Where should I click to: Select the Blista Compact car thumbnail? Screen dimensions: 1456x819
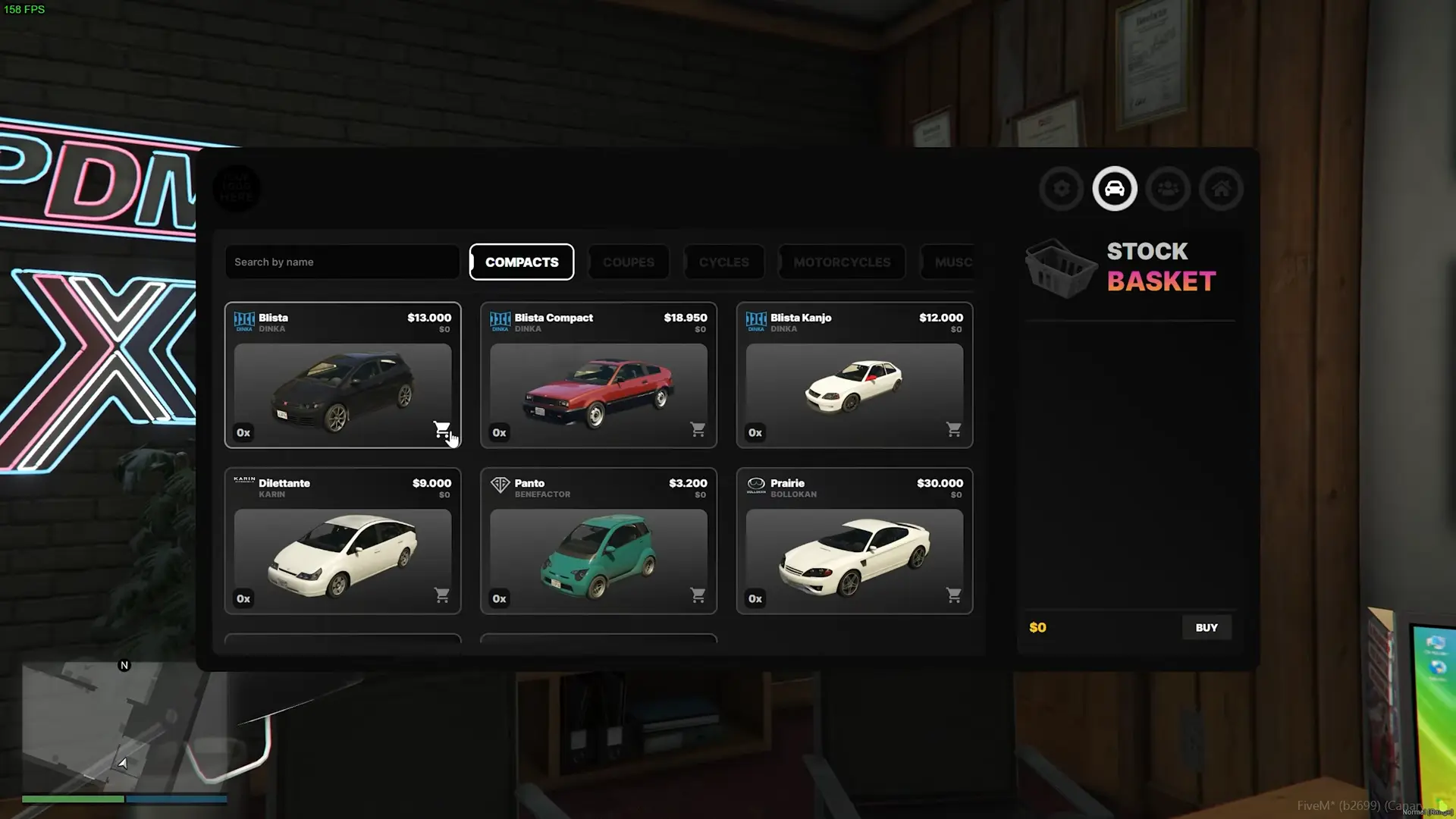tap(598, 391)
